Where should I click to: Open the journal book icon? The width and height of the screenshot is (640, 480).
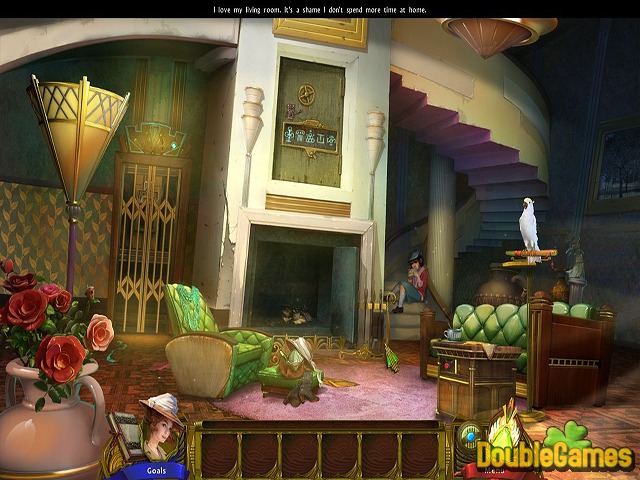(x=124, y=435)
